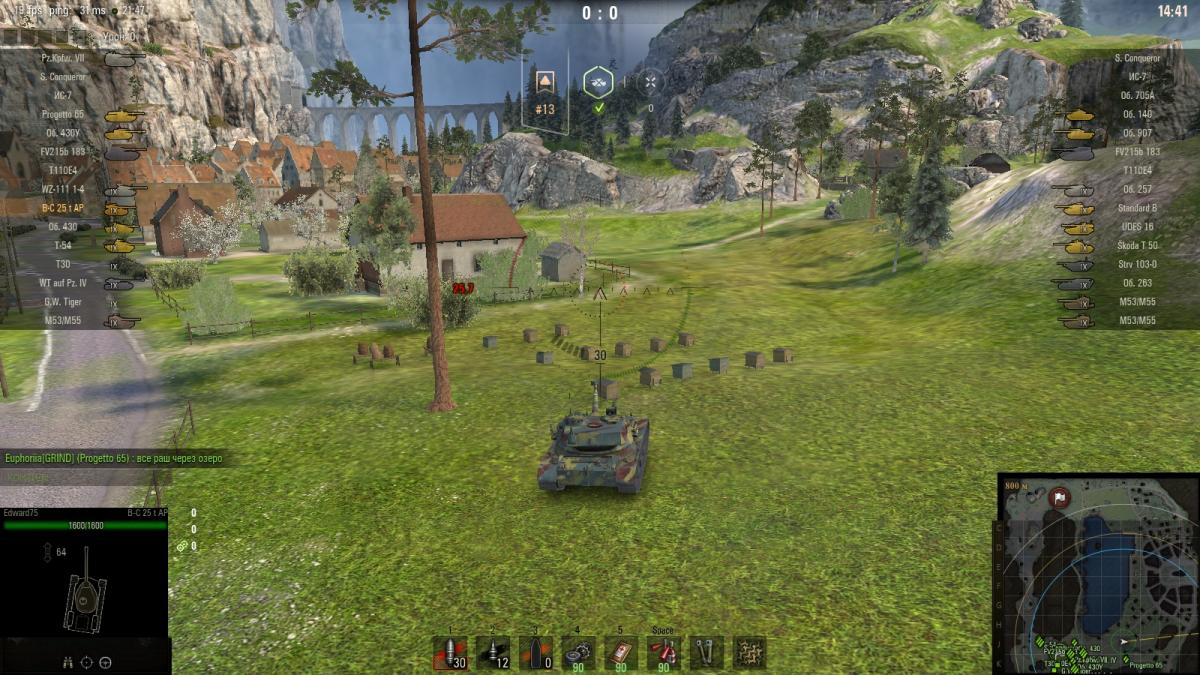The width and height of the screenshot is (1200, 675).
Task: Select Strv 103-0 in the enemy roster
Action: point(1137,265)
